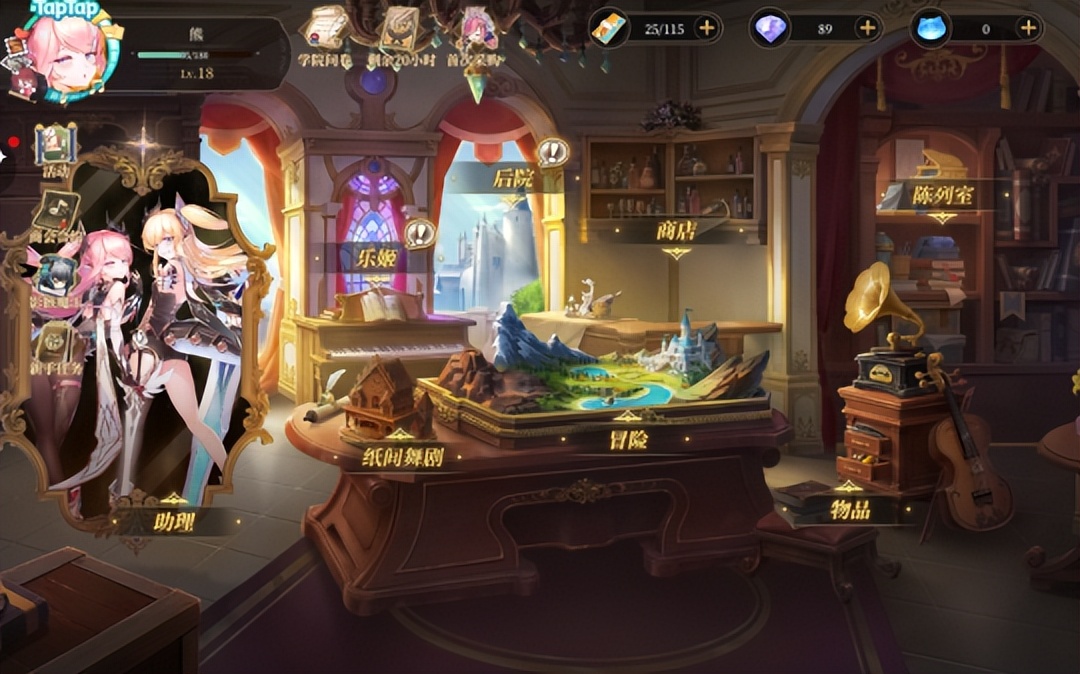Open 纸间舞剧 paper theater
This screenshot has height=674, width=1080.
point(402,458)
